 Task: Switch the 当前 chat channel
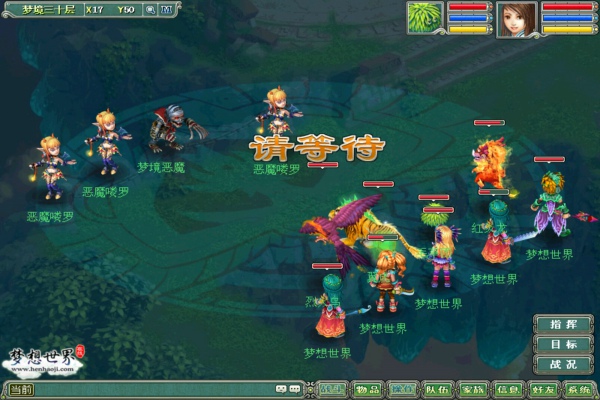tap(22, 389)
